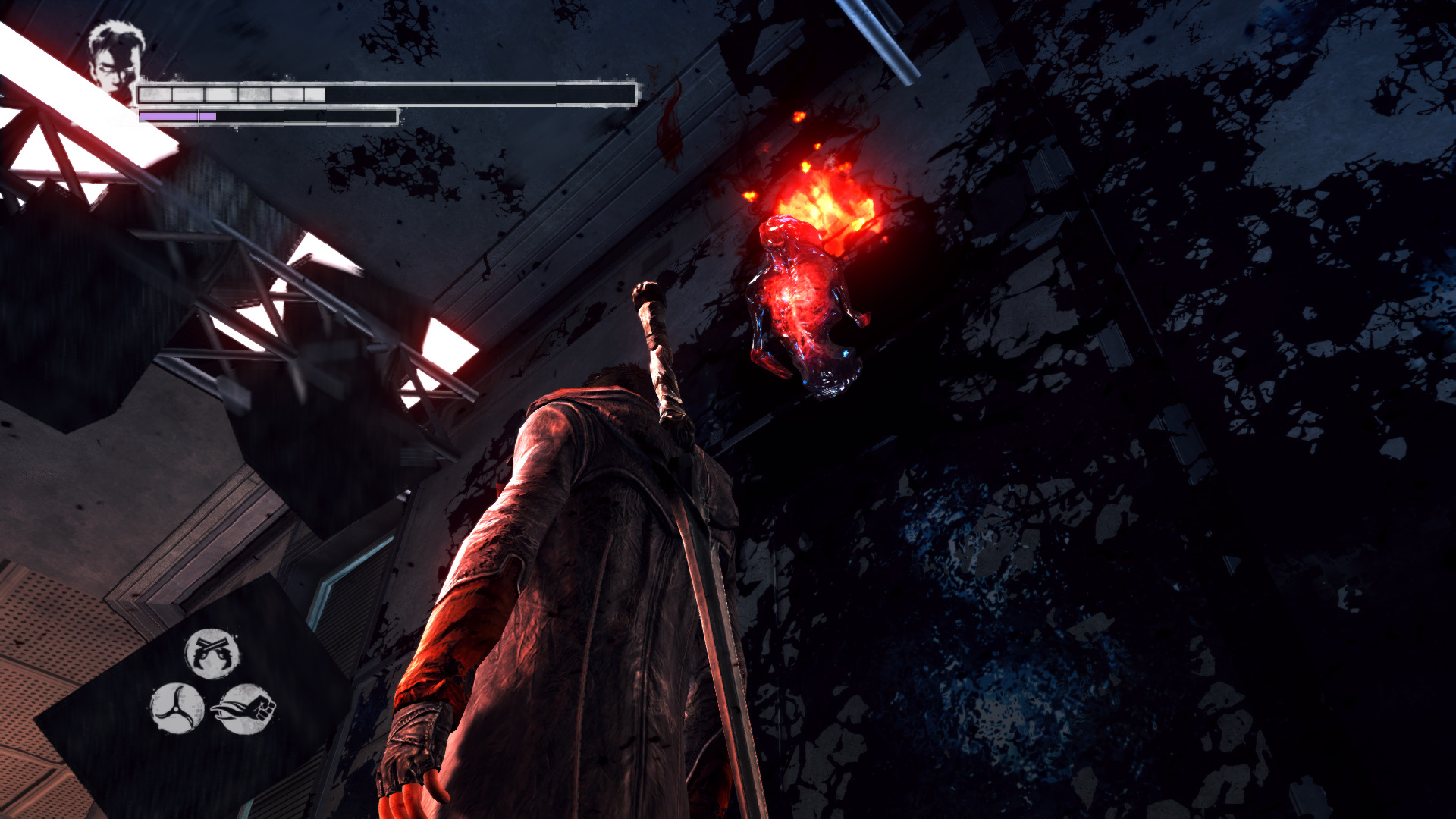This screenshot has height=819, width=1456.
Task: Activate the clenched fist gauntlet icon
Action: point(245,709)
